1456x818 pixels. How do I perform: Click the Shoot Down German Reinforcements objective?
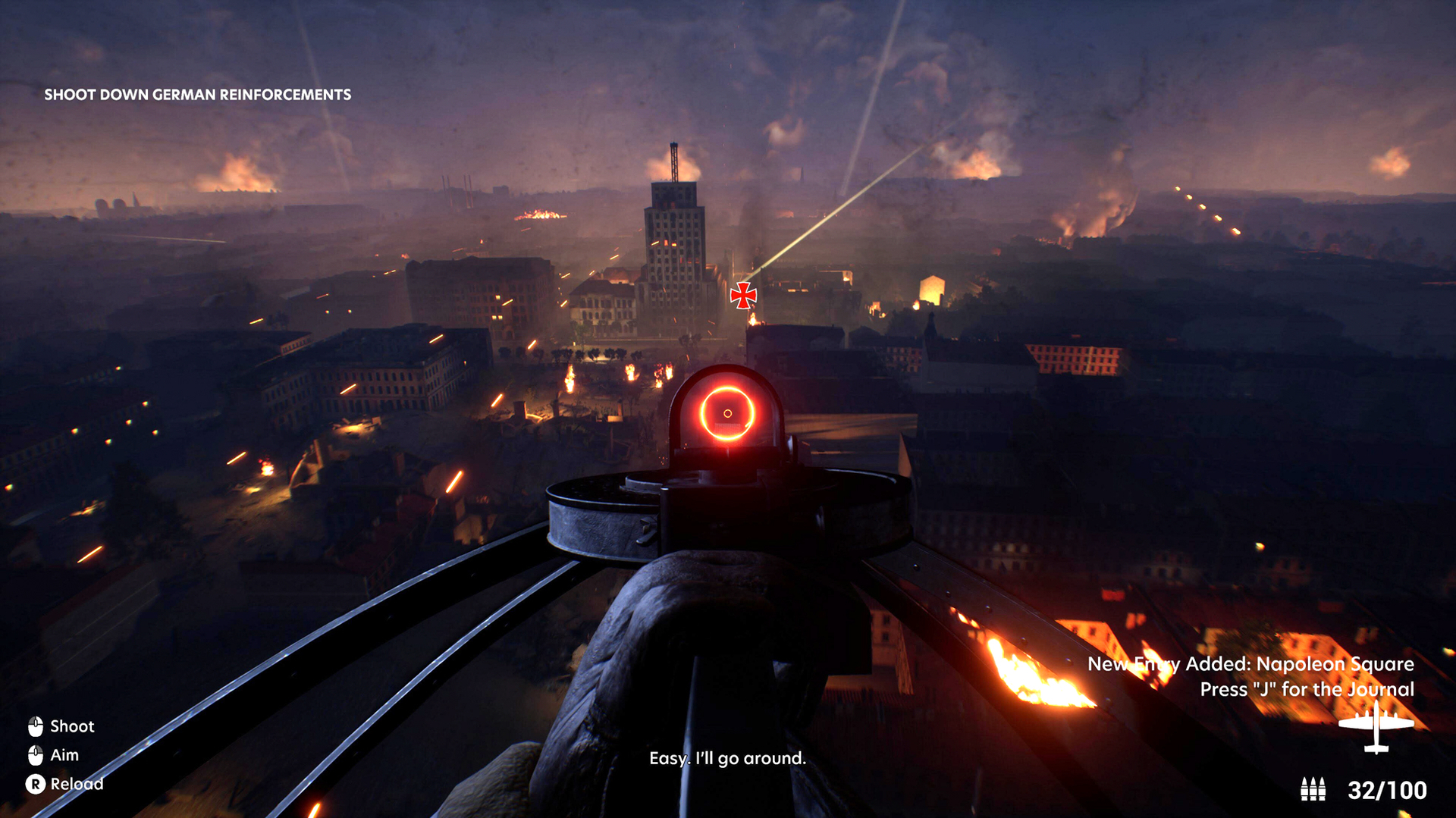tap(197, 95)
